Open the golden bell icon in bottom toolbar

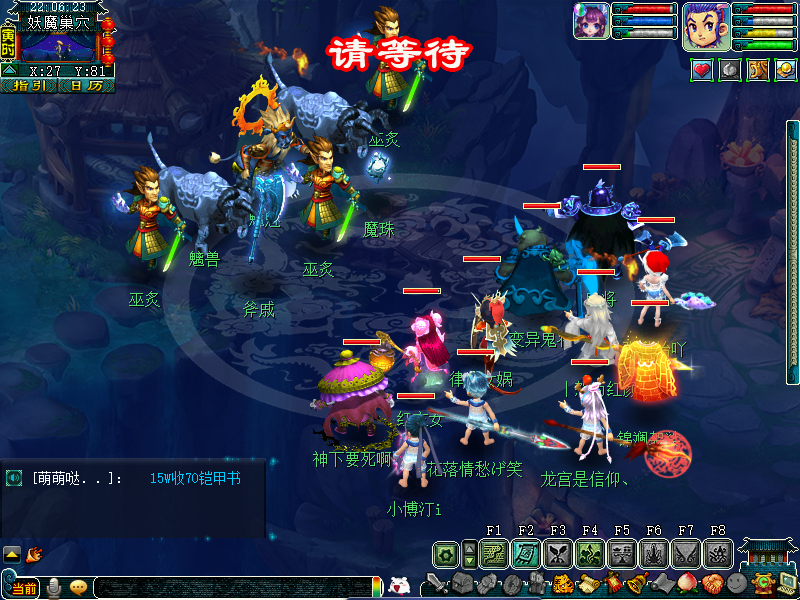(636, 584)
